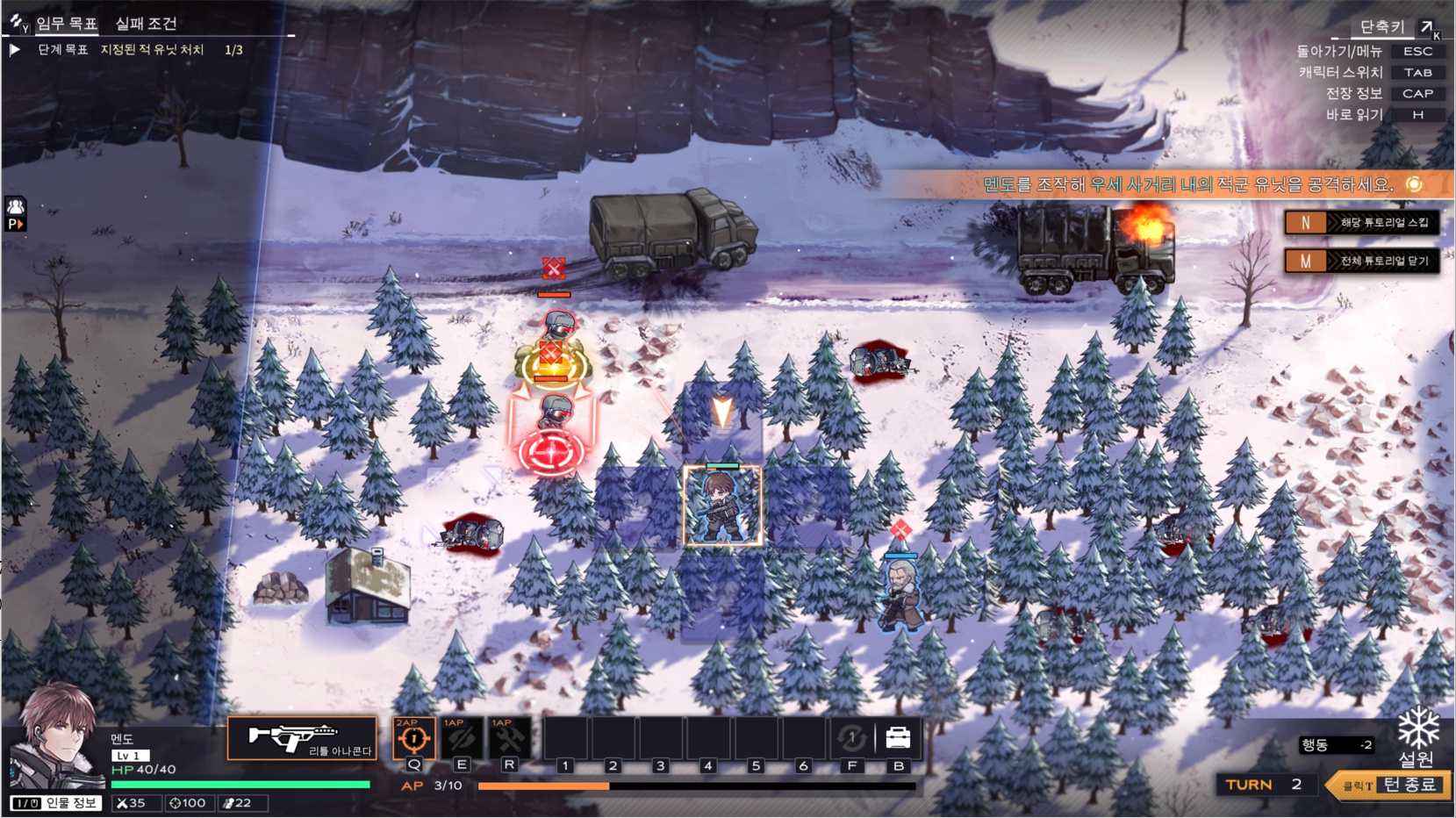
Task: Activate the 2AP crosshair attack skill
Action: (413, 739)
